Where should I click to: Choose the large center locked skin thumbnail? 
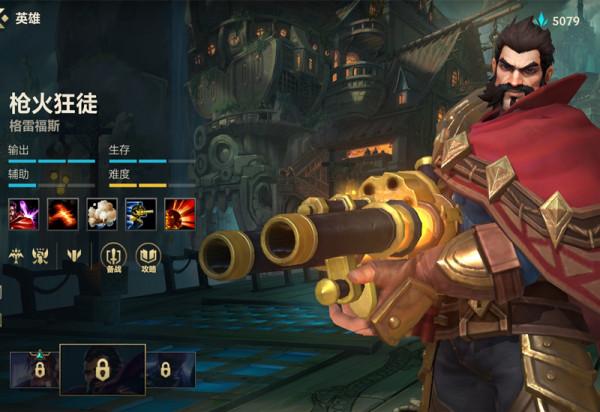pos(102,369)
